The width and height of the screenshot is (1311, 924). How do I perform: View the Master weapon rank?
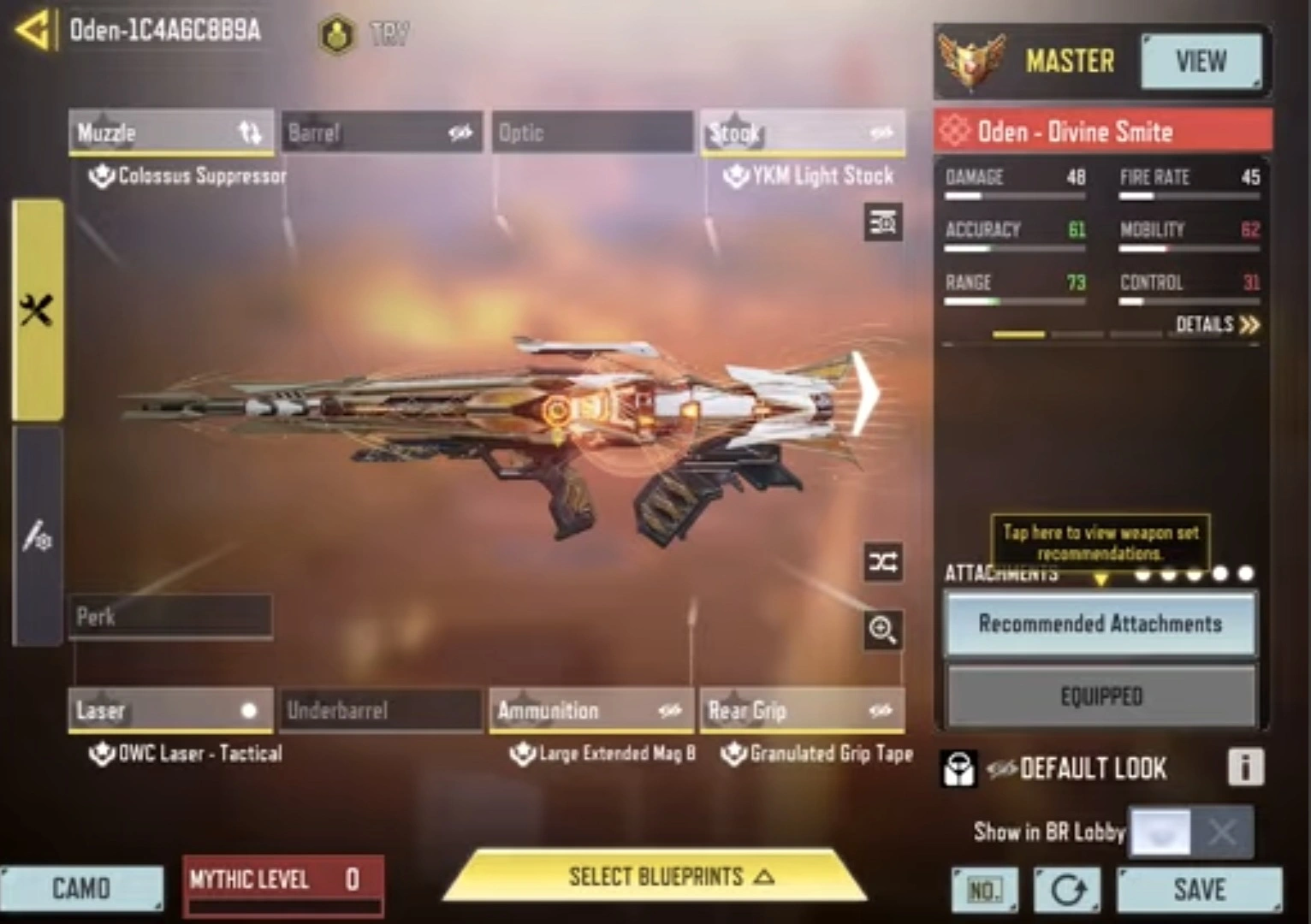click(x=1200, y=62)
